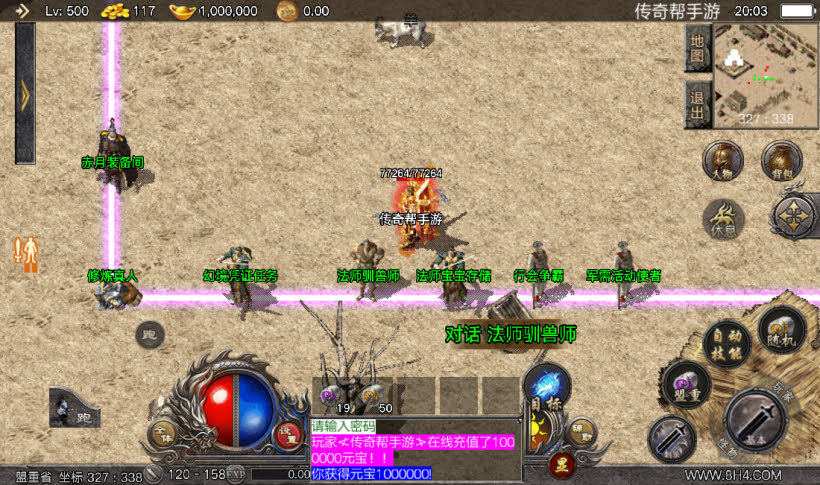Open the 人物 character helmet icon

[722, 160]
